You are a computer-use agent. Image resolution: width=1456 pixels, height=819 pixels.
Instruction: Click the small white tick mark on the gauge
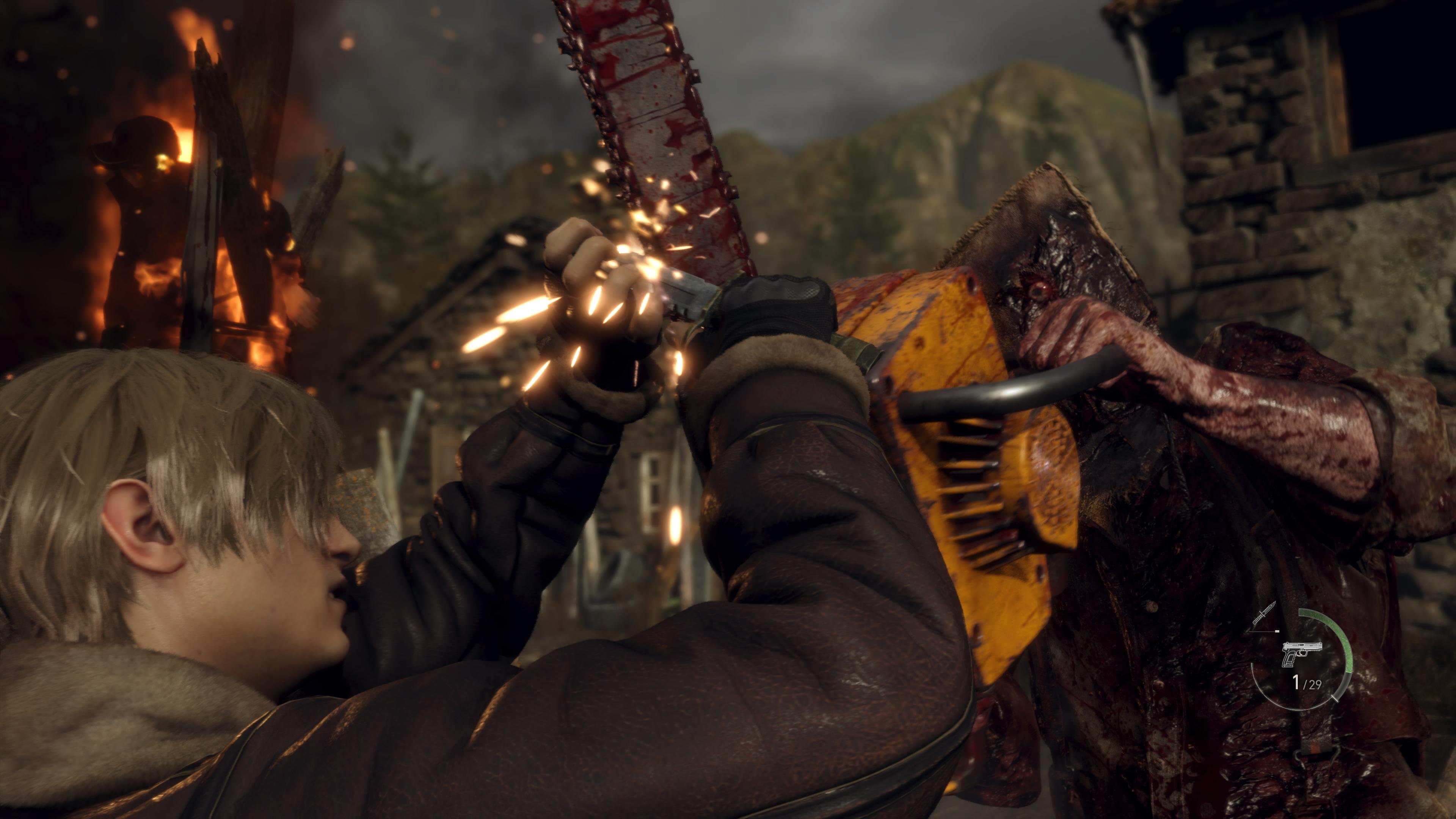click(x=1335, y=698)
